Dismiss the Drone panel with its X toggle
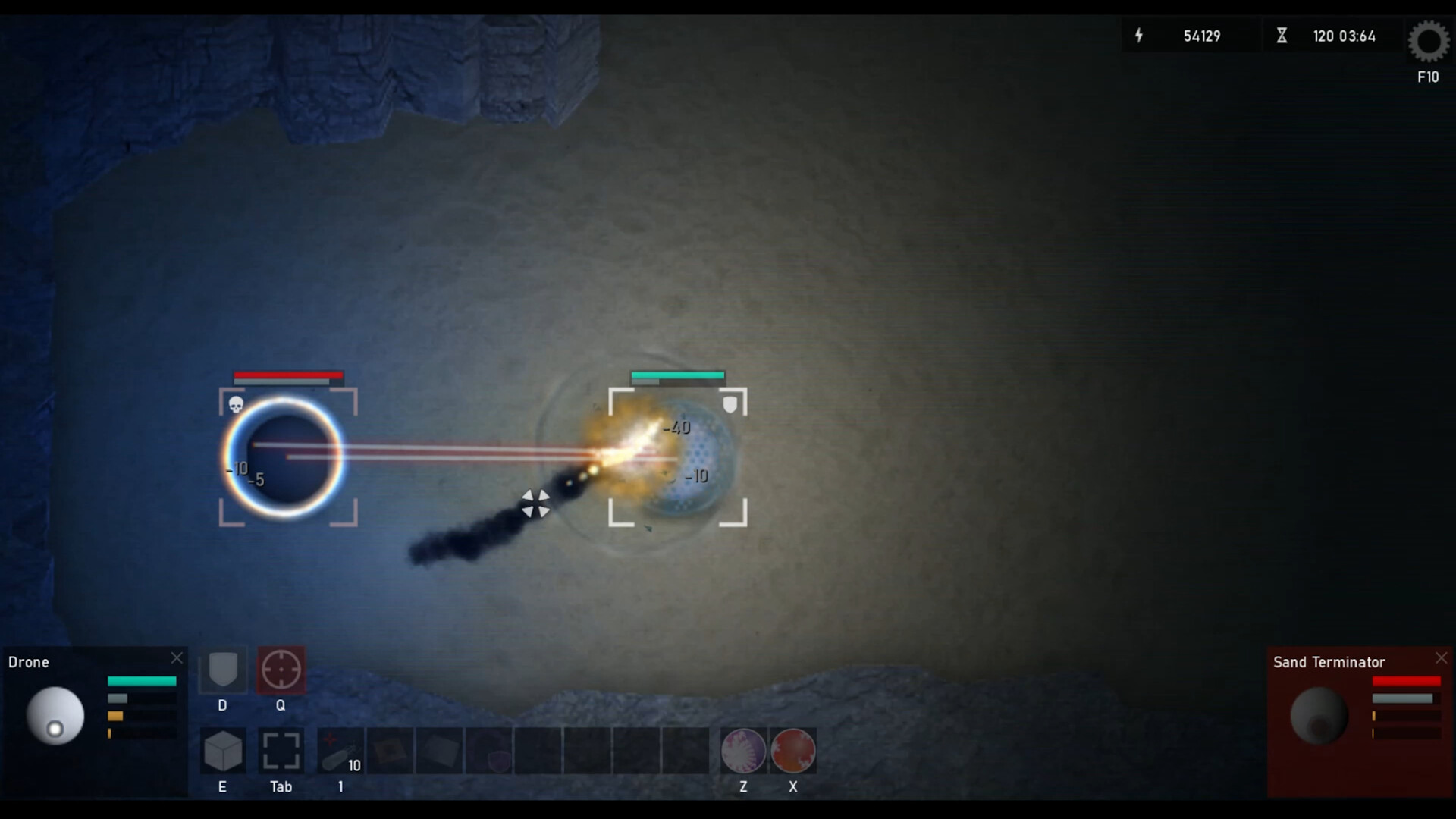 (x=177, y=657)
